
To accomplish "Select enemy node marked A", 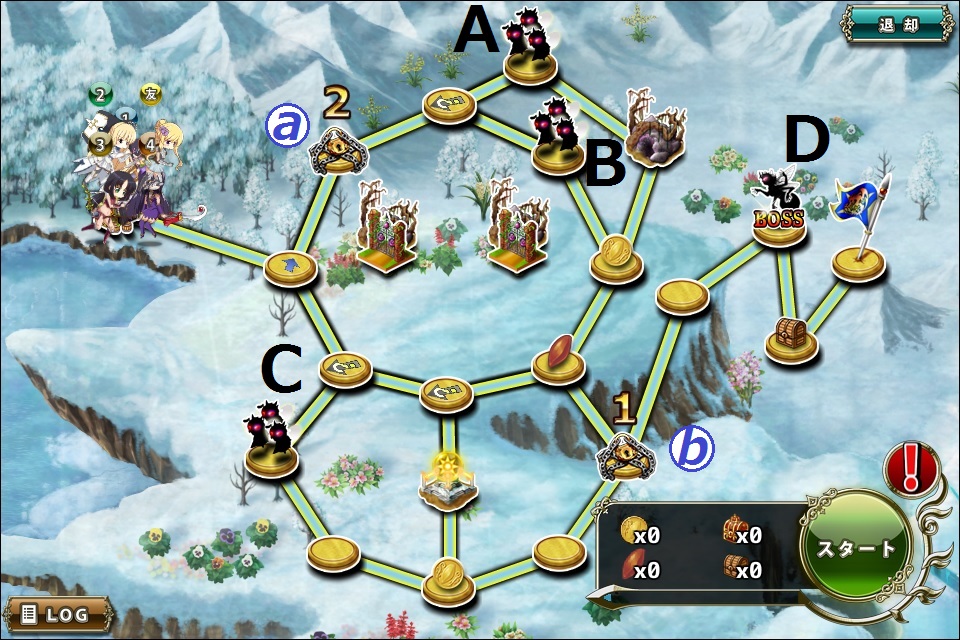I will [530, 55].
